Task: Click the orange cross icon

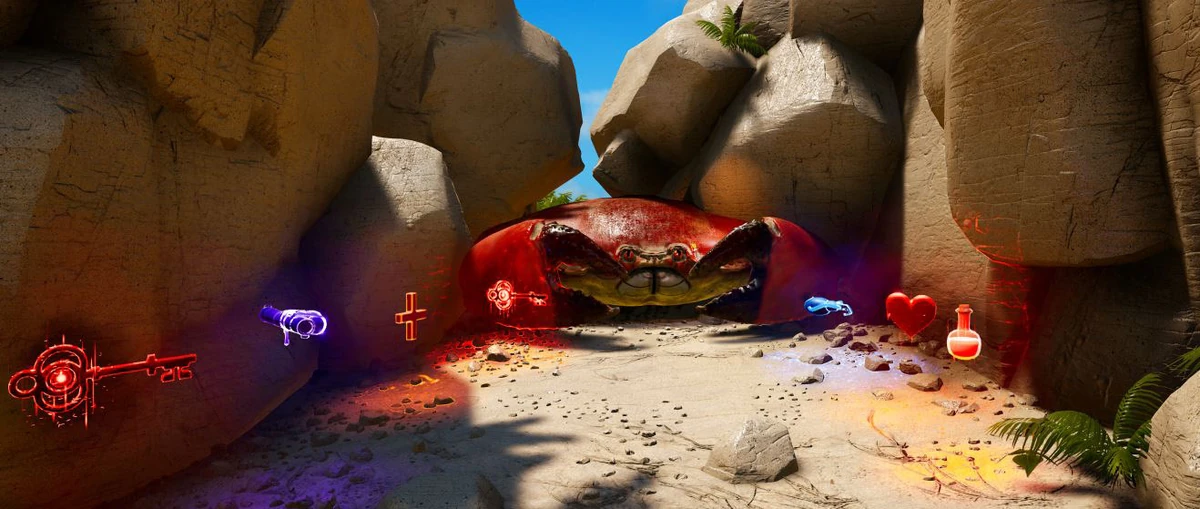Action: [x=410, y=316]
